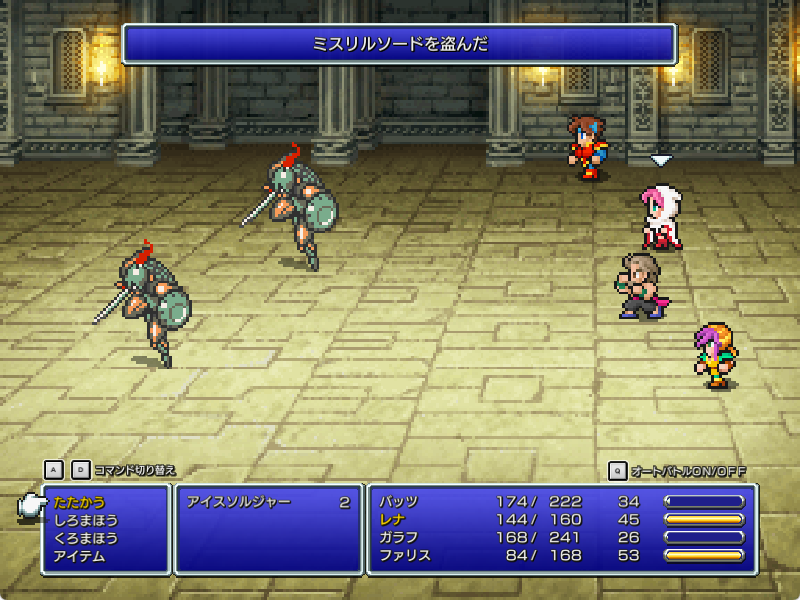800x600 pixels.
Task: Open the くろまほう command
Action: click(x=86, y=538)
